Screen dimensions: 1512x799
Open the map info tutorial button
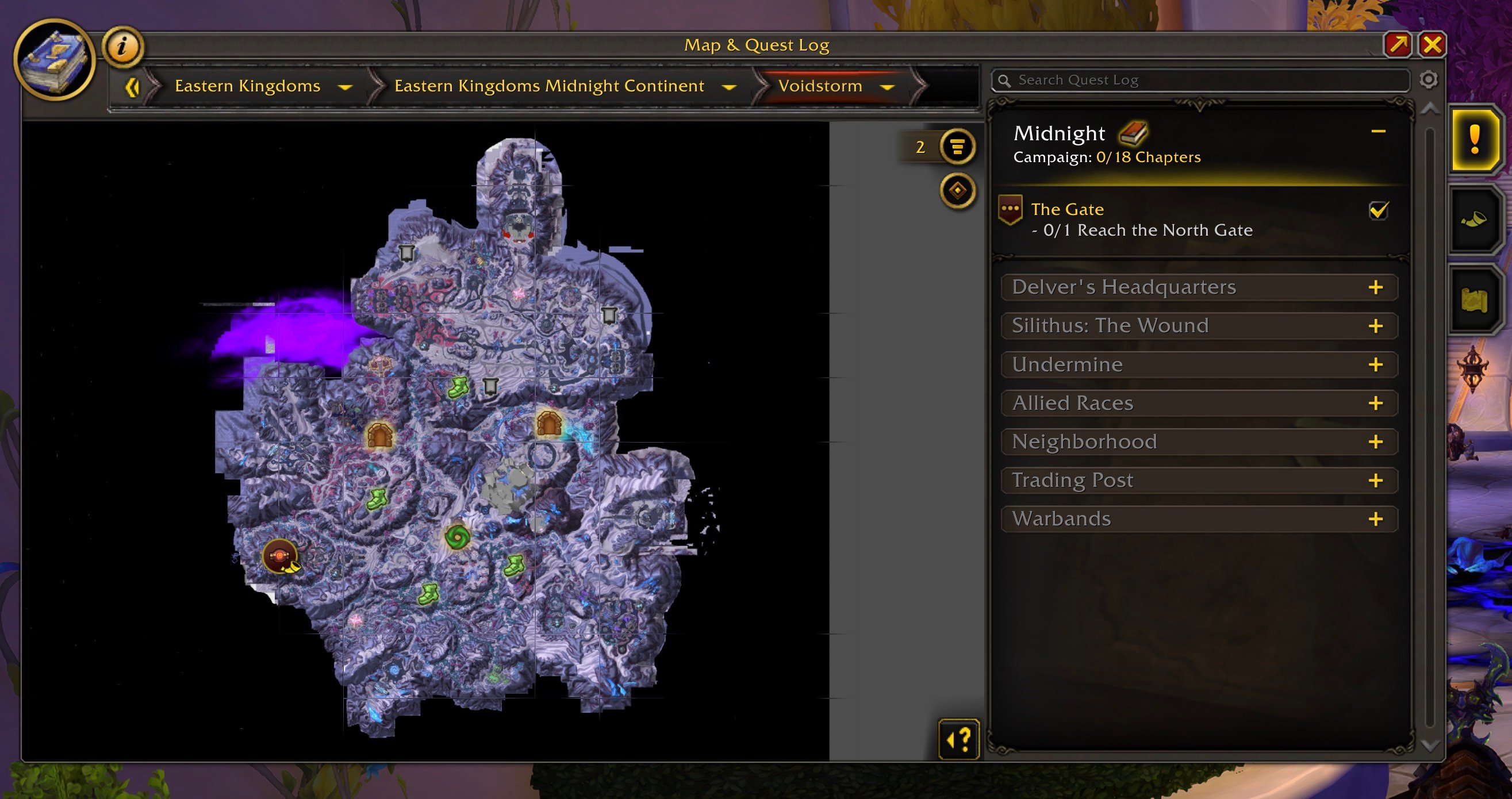coord(122,46)
